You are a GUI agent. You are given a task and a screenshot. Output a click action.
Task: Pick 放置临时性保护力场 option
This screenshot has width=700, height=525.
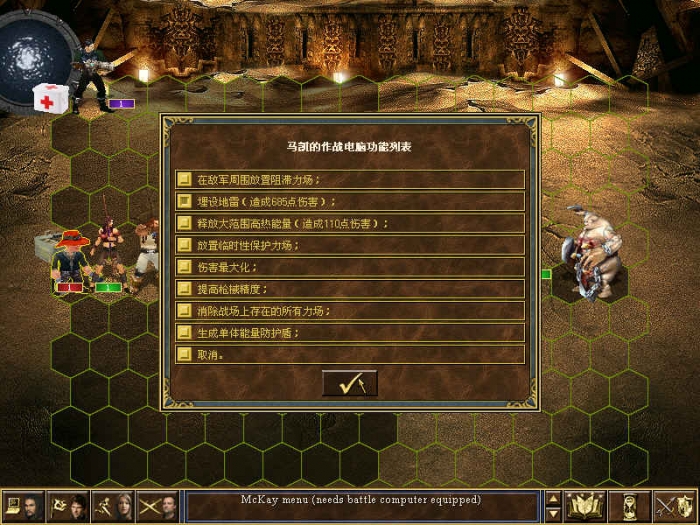click(350, 245)
